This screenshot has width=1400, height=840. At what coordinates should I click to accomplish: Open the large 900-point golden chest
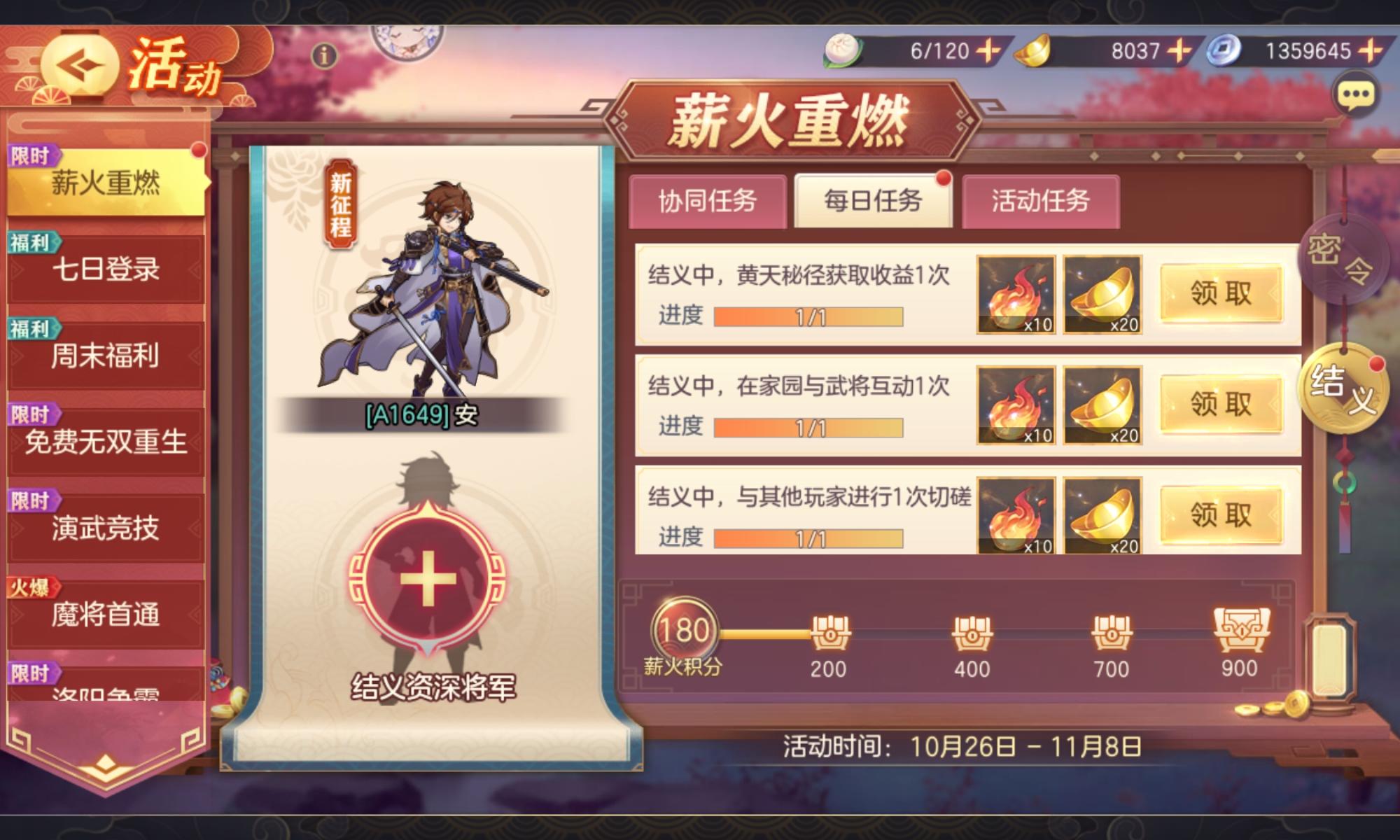tap(1240, 628)
